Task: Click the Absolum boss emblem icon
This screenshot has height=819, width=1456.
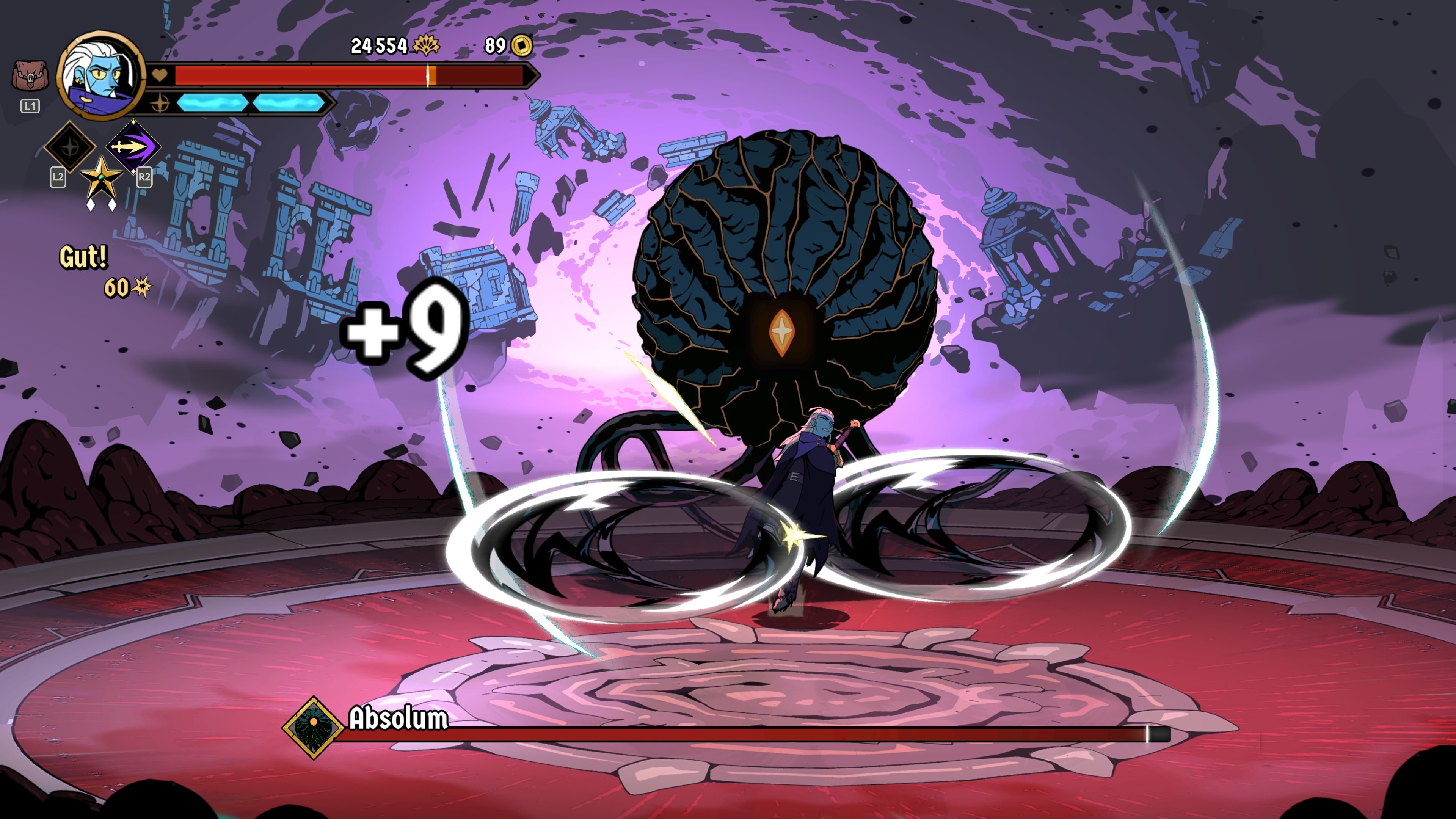Action: coord(313,727)
